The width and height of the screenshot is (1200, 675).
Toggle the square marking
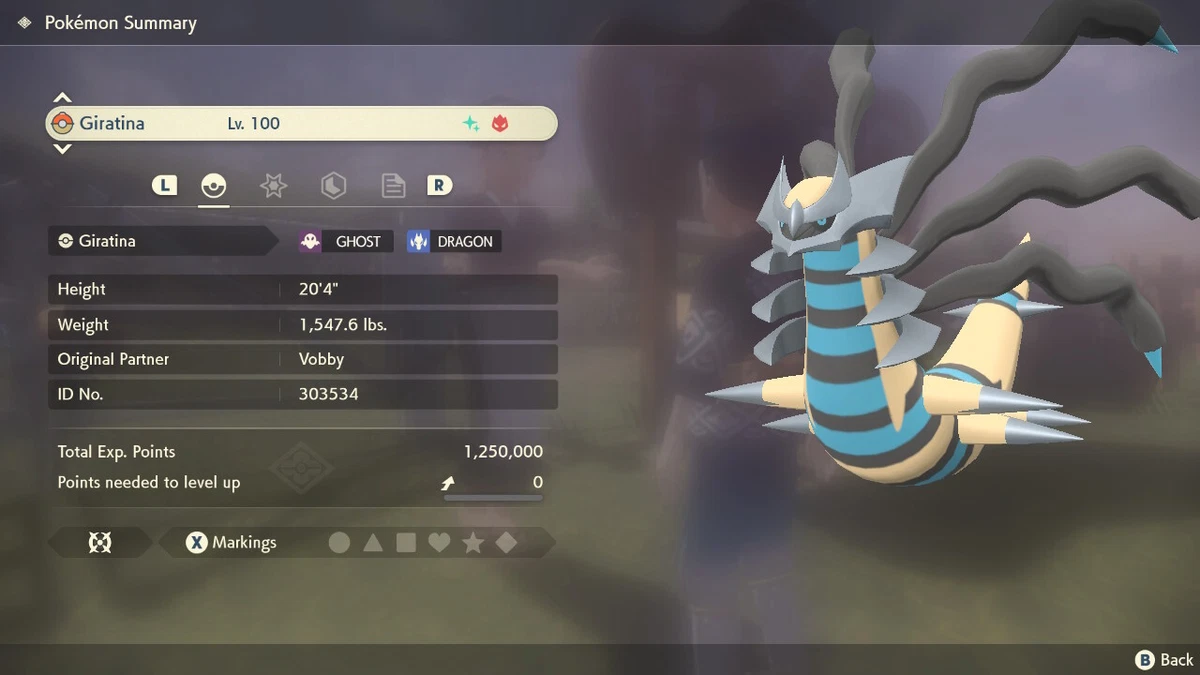click(406, 543)
